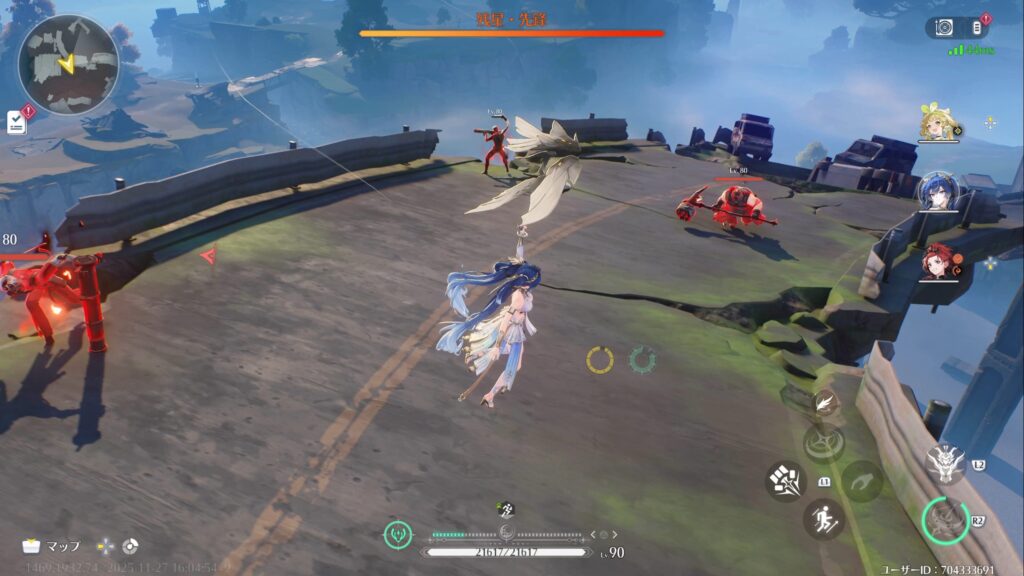
Task: Activate the dragon head echo skill
Action: tap(944, 463)
